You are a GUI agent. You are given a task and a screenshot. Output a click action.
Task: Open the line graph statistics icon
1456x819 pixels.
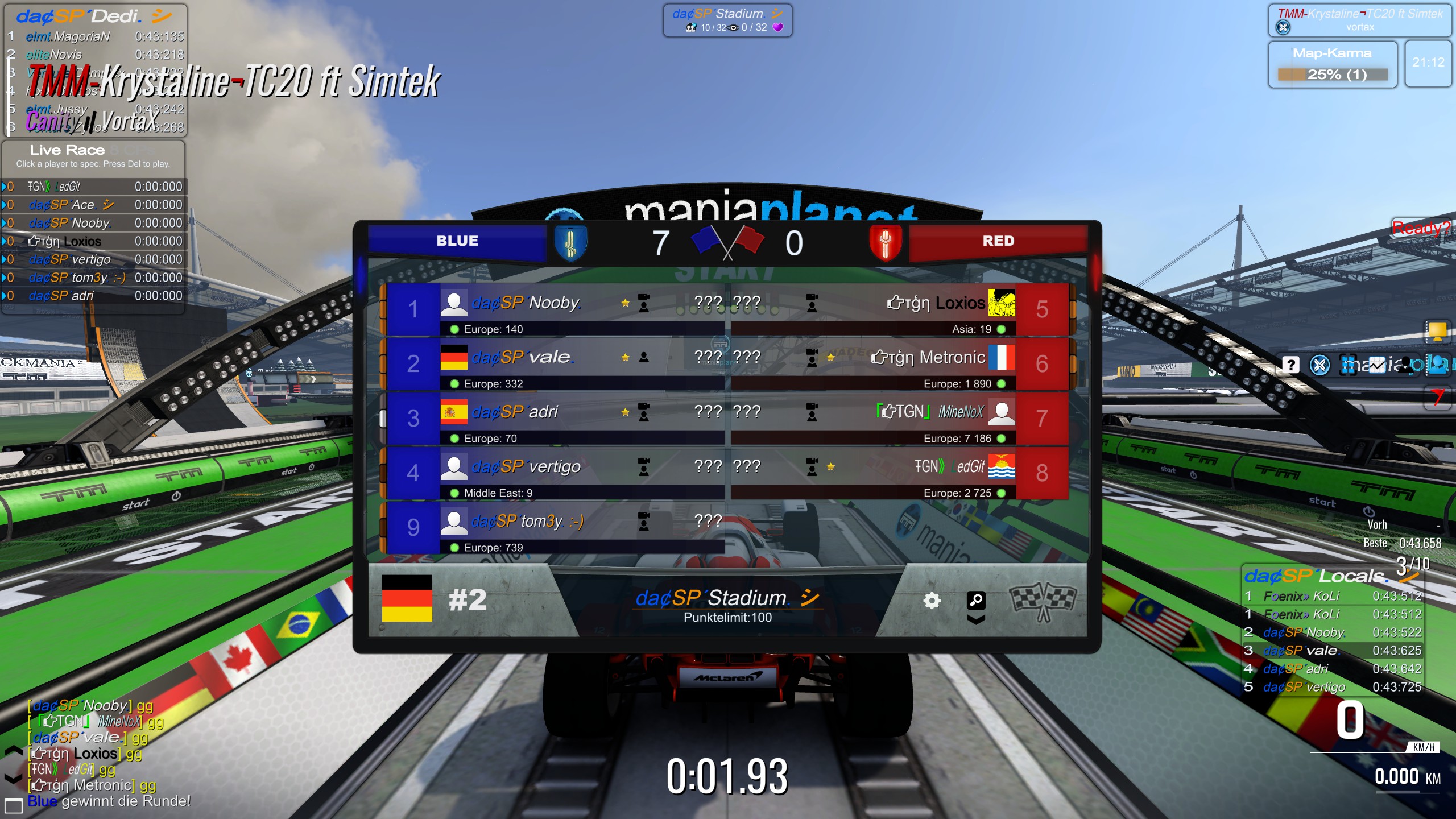[x=1376, y=365]
